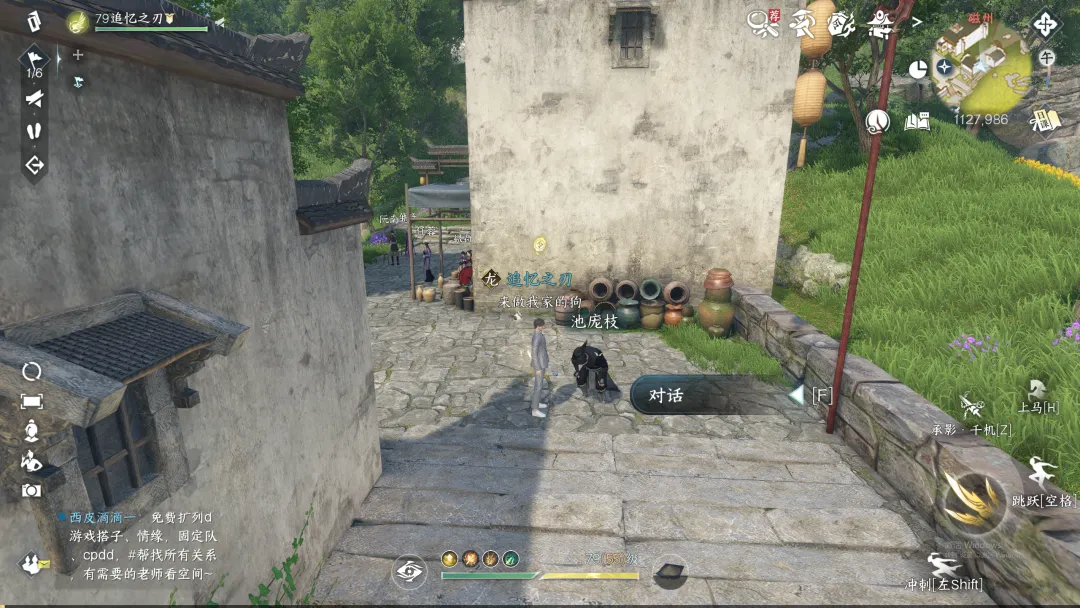Open the friends mail icon
Screen dimensions: 1080x608
point(33,564)
